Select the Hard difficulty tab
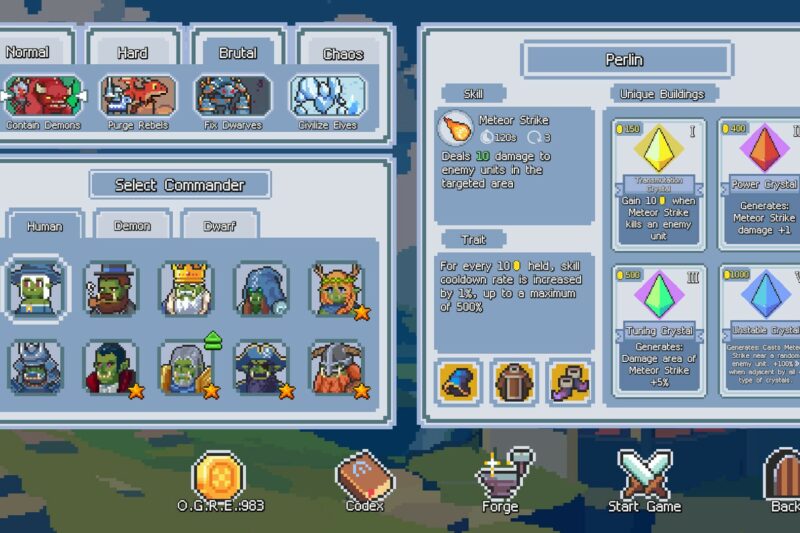The height and width of the screenshot is (533, 800). 132,53
